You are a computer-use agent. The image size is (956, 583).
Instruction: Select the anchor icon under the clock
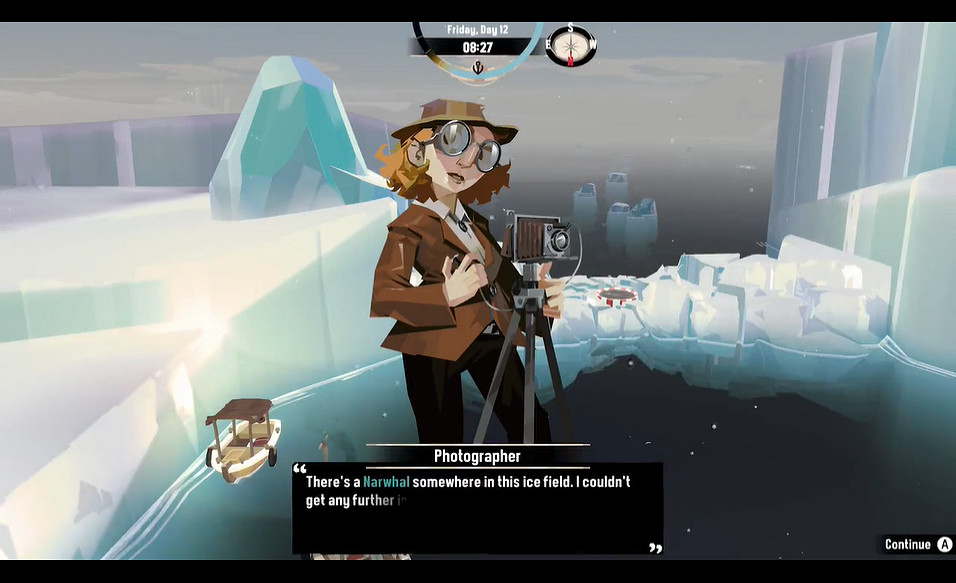coord(477,68)
